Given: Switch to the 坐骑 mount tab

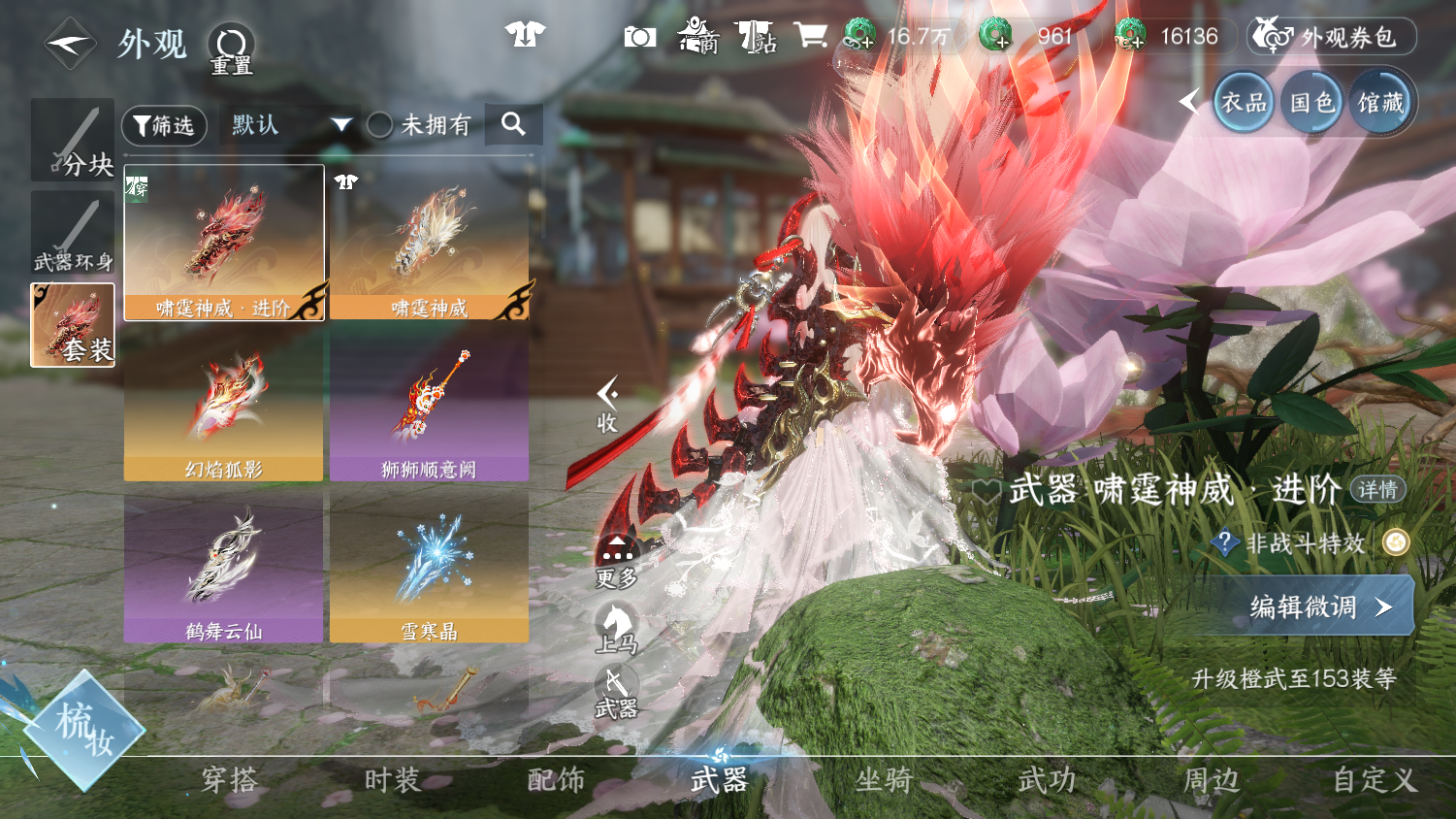Looking at the screenshot, I should 884,780.
